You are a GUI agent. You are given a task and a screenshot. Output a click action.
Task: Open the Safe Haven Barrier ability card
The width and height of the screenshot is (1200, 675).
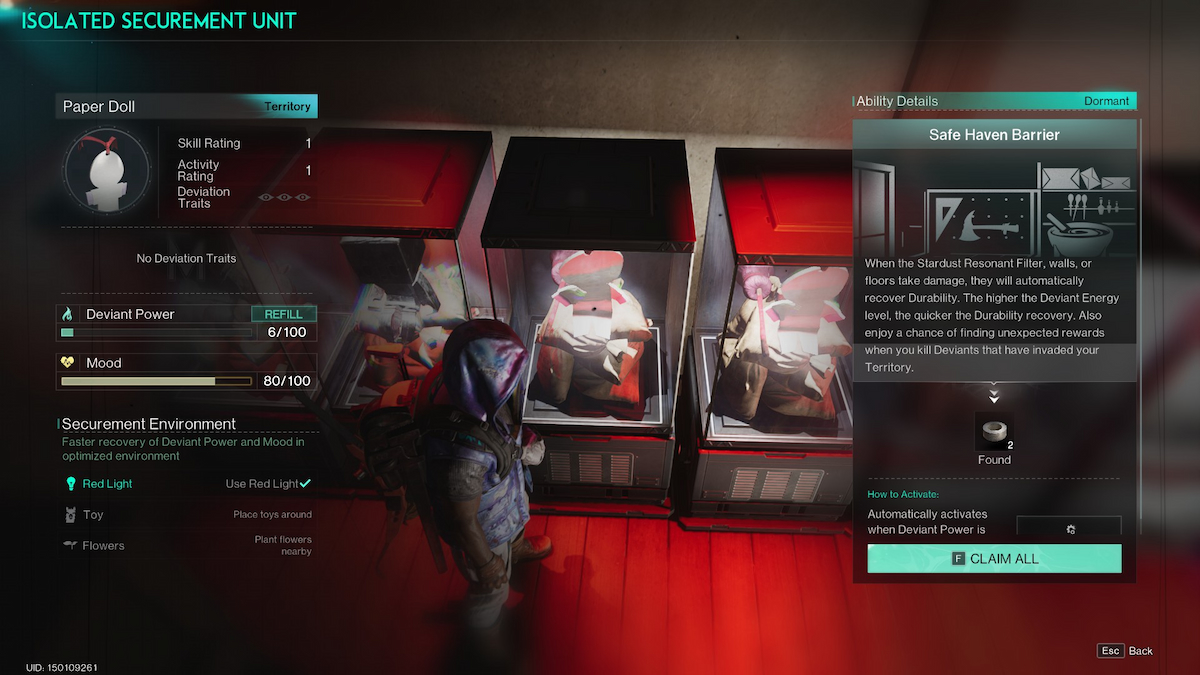coord(994,135)
